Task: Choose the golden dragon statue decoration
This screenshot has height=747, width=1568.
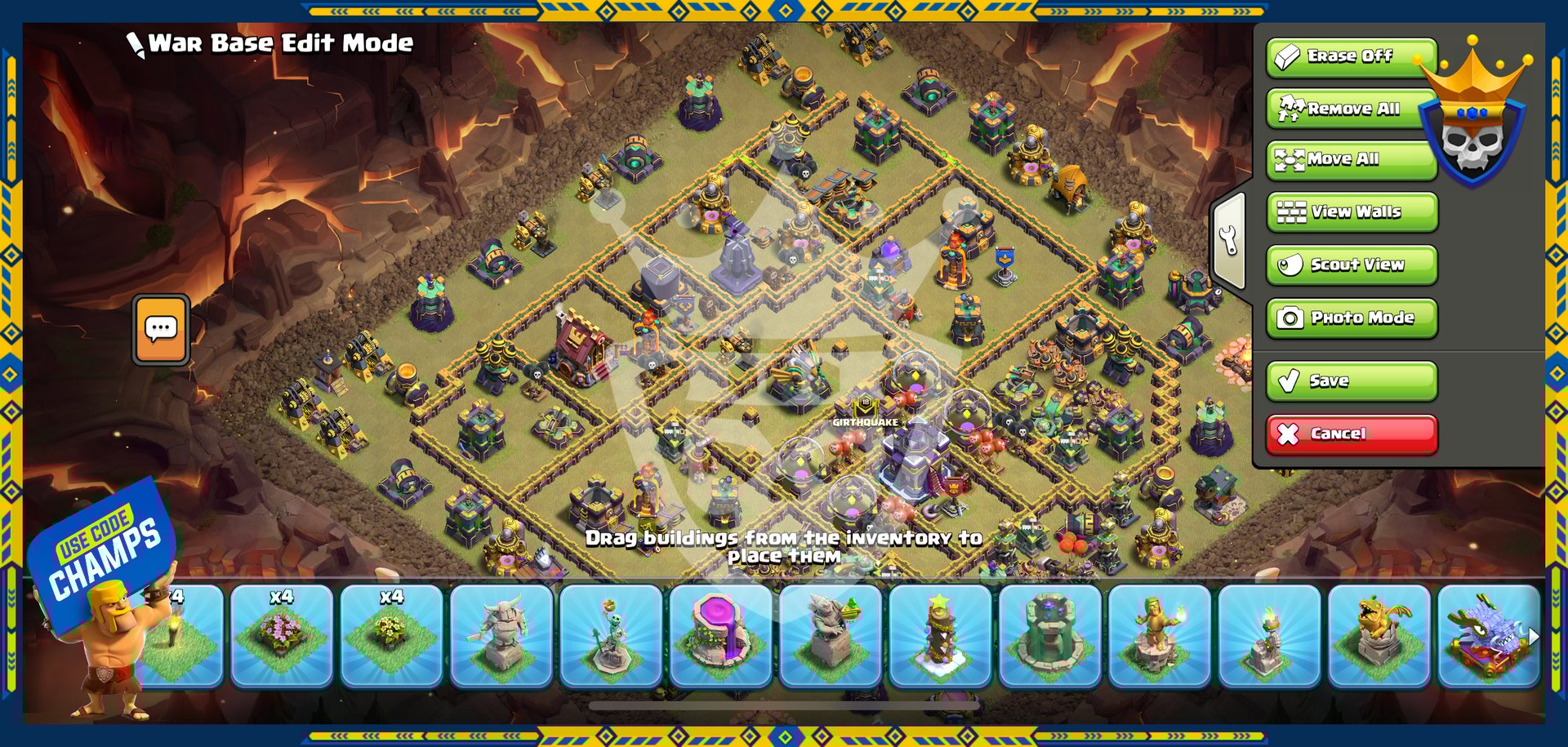Action: coord(1379,636)
